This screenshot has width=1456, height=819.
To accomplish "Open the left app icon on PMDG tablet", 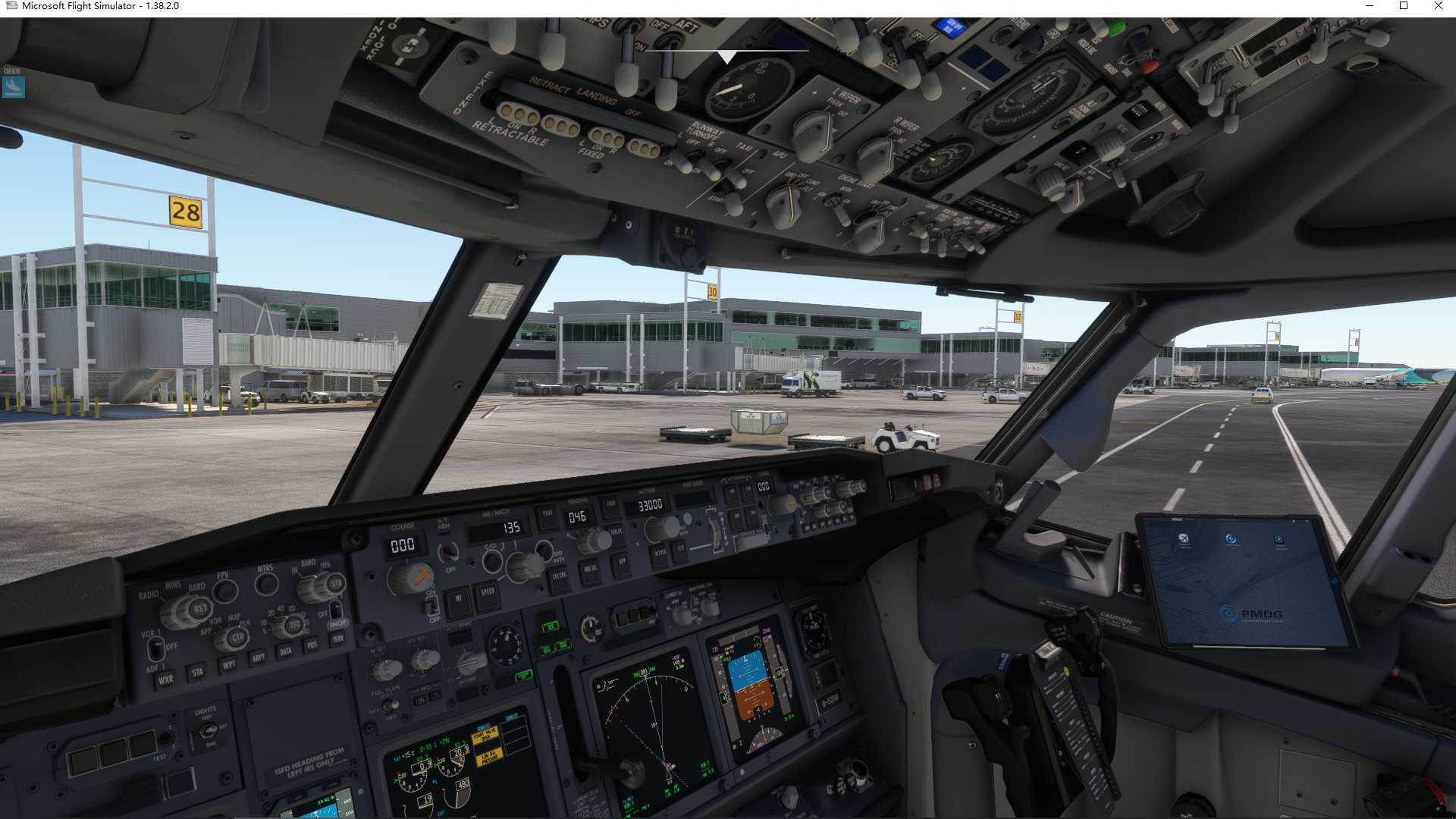I will coord(1184,540).
